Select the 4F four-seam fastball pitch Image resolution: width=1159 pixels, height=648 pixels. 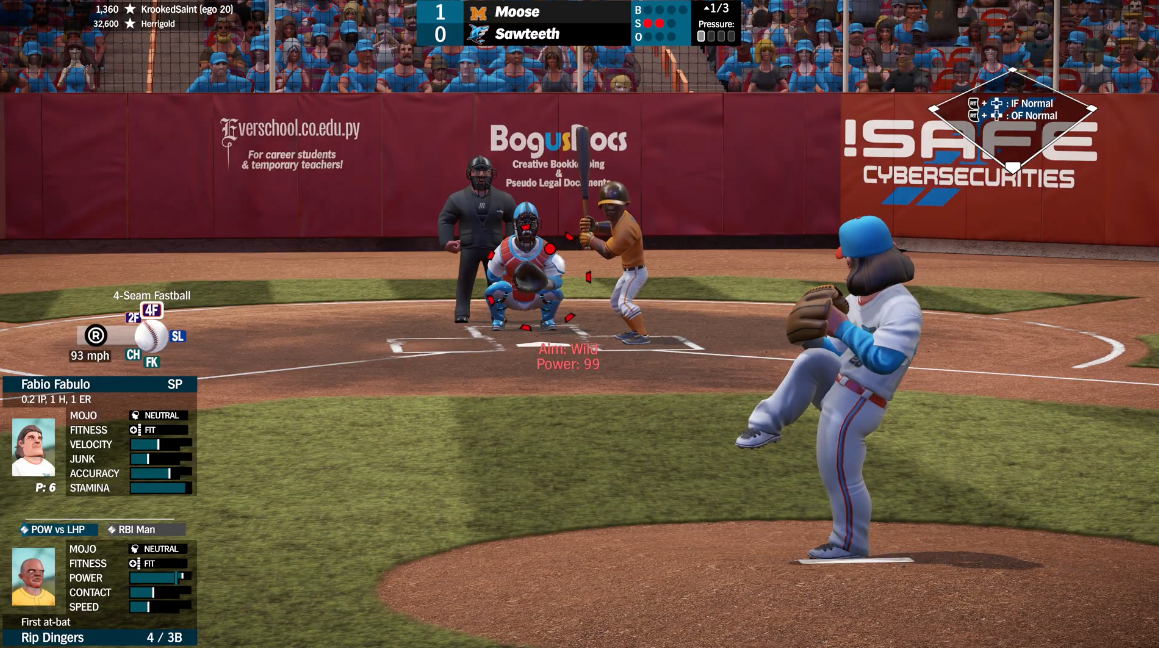click(152, 310)
